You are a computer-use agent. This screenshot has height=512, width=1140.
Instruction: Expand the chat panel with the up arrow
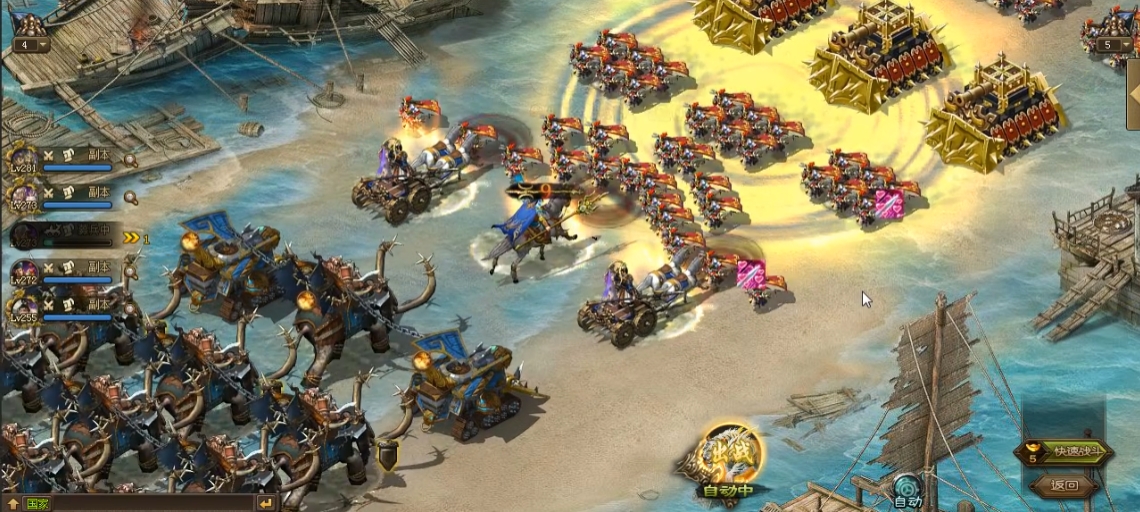pyautogui.click(x=12, y=504)
